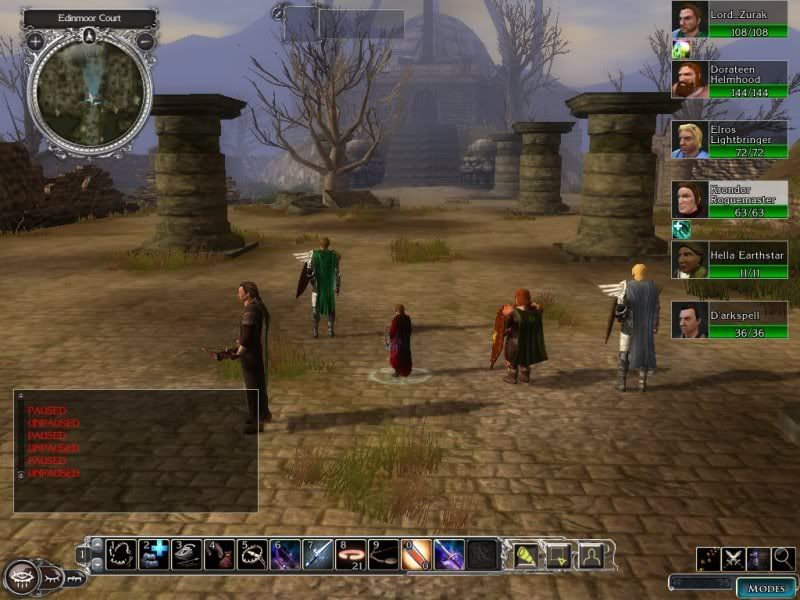The height and width of the screenshot is (600, 800).
Task: Pick Hella Earthstar's portrait
Action: pos(689,260)
